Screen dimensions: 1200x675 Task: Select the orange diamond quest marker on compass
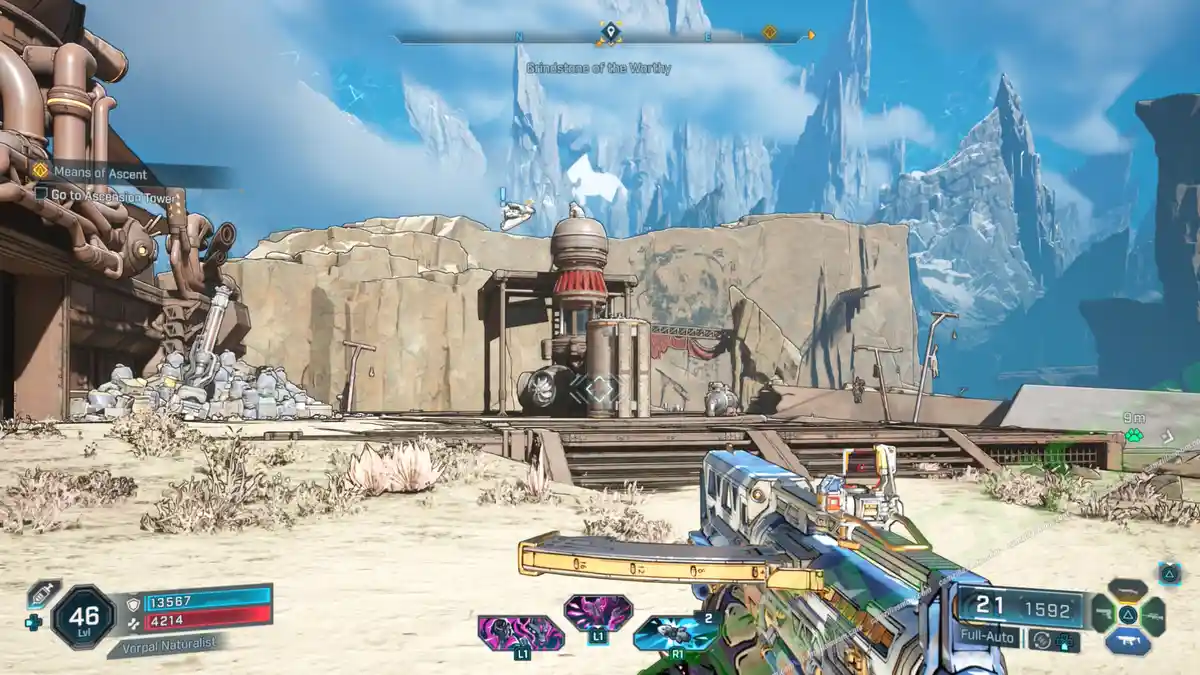[x=769, y=33]
